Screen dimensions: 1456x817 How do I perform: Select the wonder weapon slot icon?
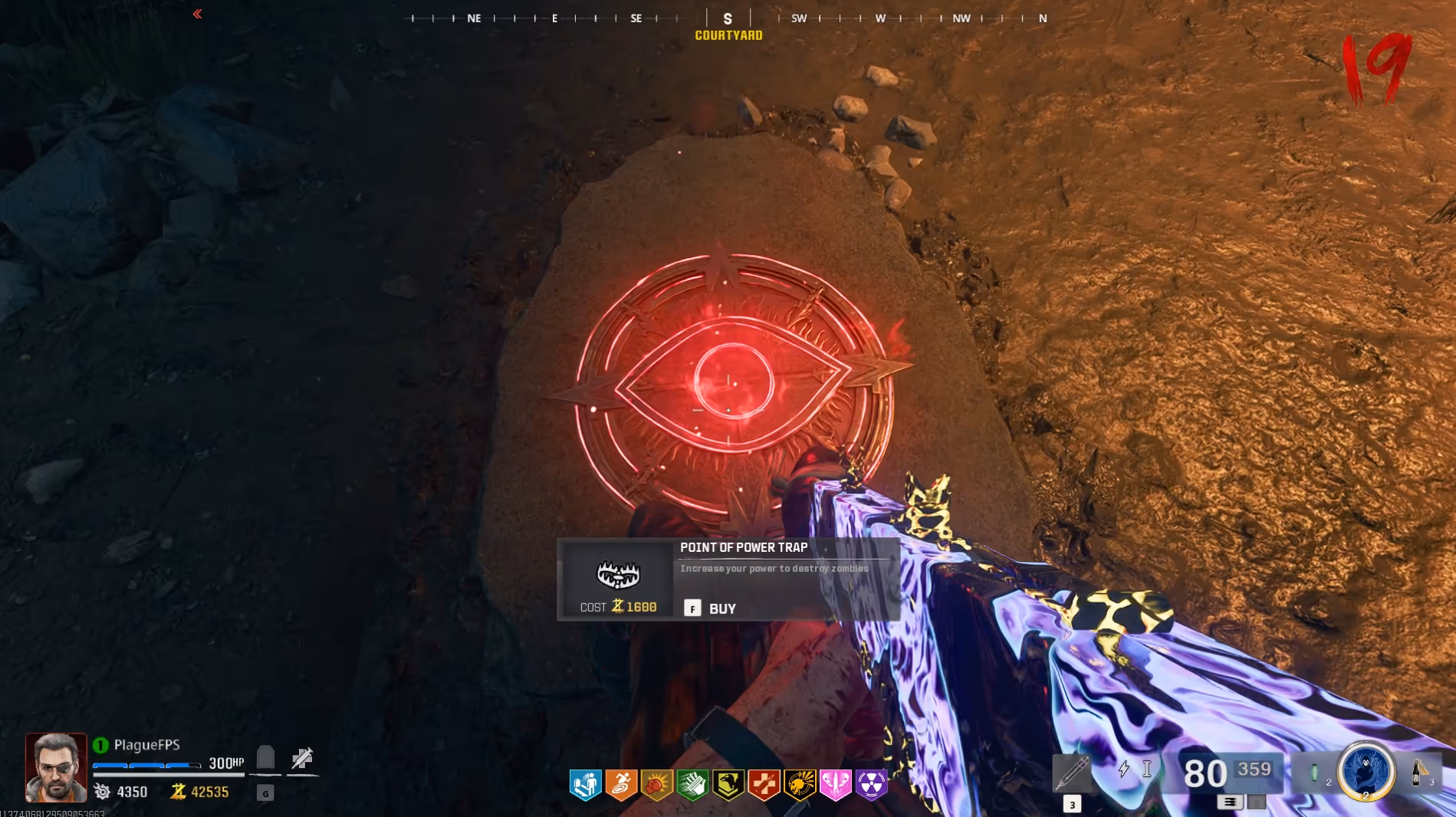point(1072,773)
